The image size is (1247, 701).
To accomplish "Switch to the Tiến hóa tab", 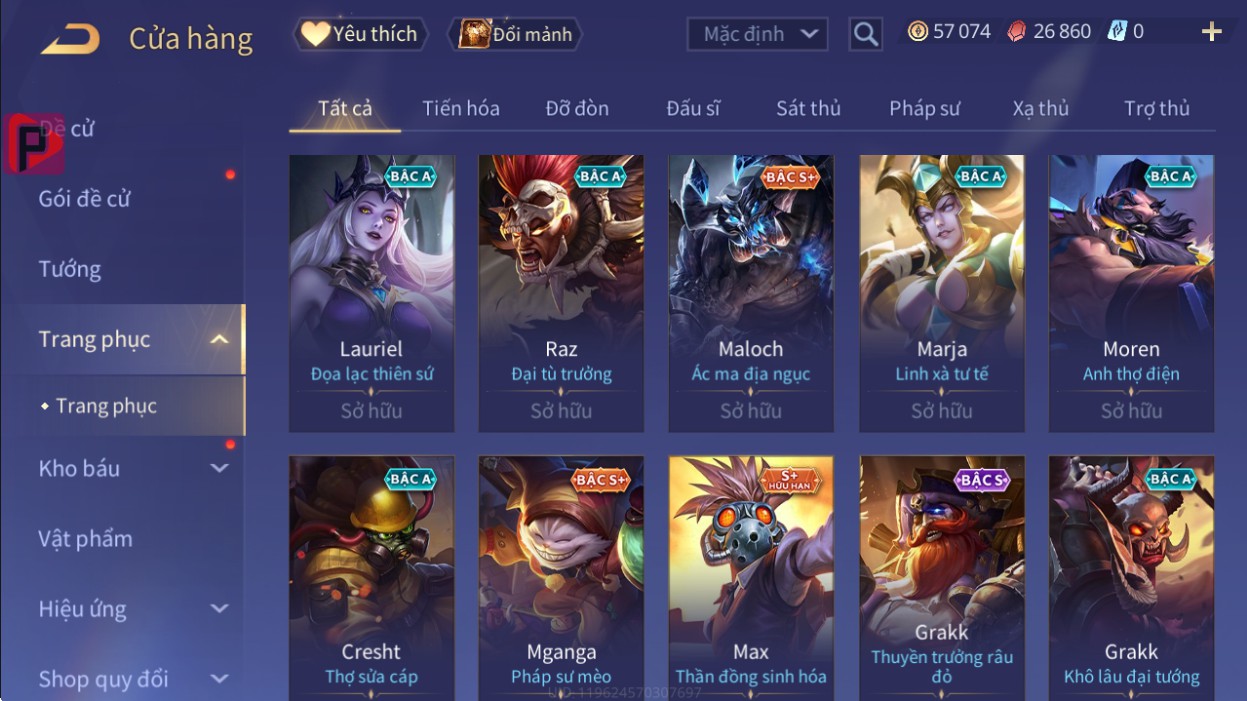I will (460, 108).
